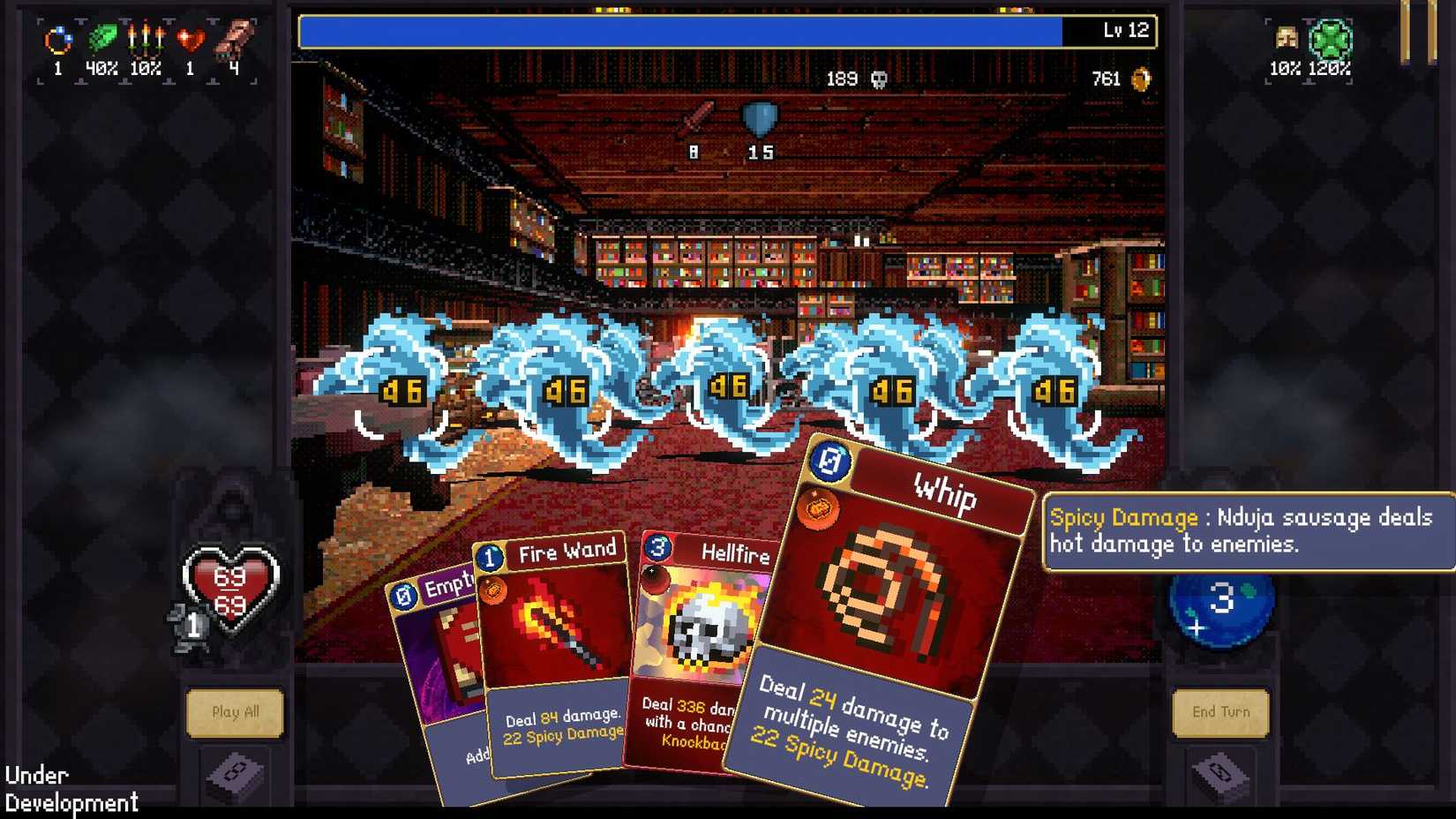Open the discard pile below End Turn
The width and height of the screenshot is (1456, 819).
[1222, 772]
